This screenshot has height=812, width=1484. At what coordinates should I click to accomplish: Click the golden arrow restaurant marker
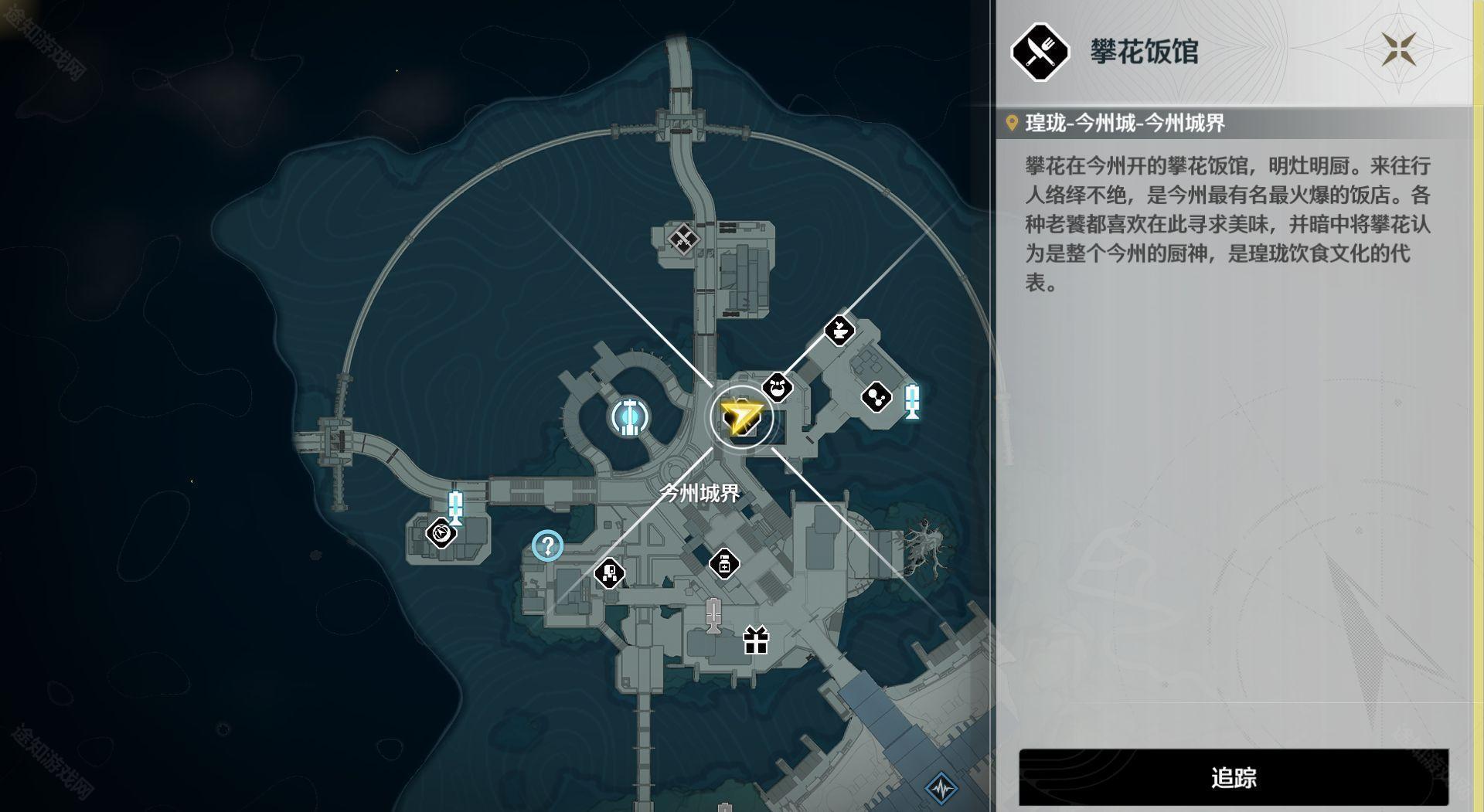pyautogui.click(x=741, y=417)
